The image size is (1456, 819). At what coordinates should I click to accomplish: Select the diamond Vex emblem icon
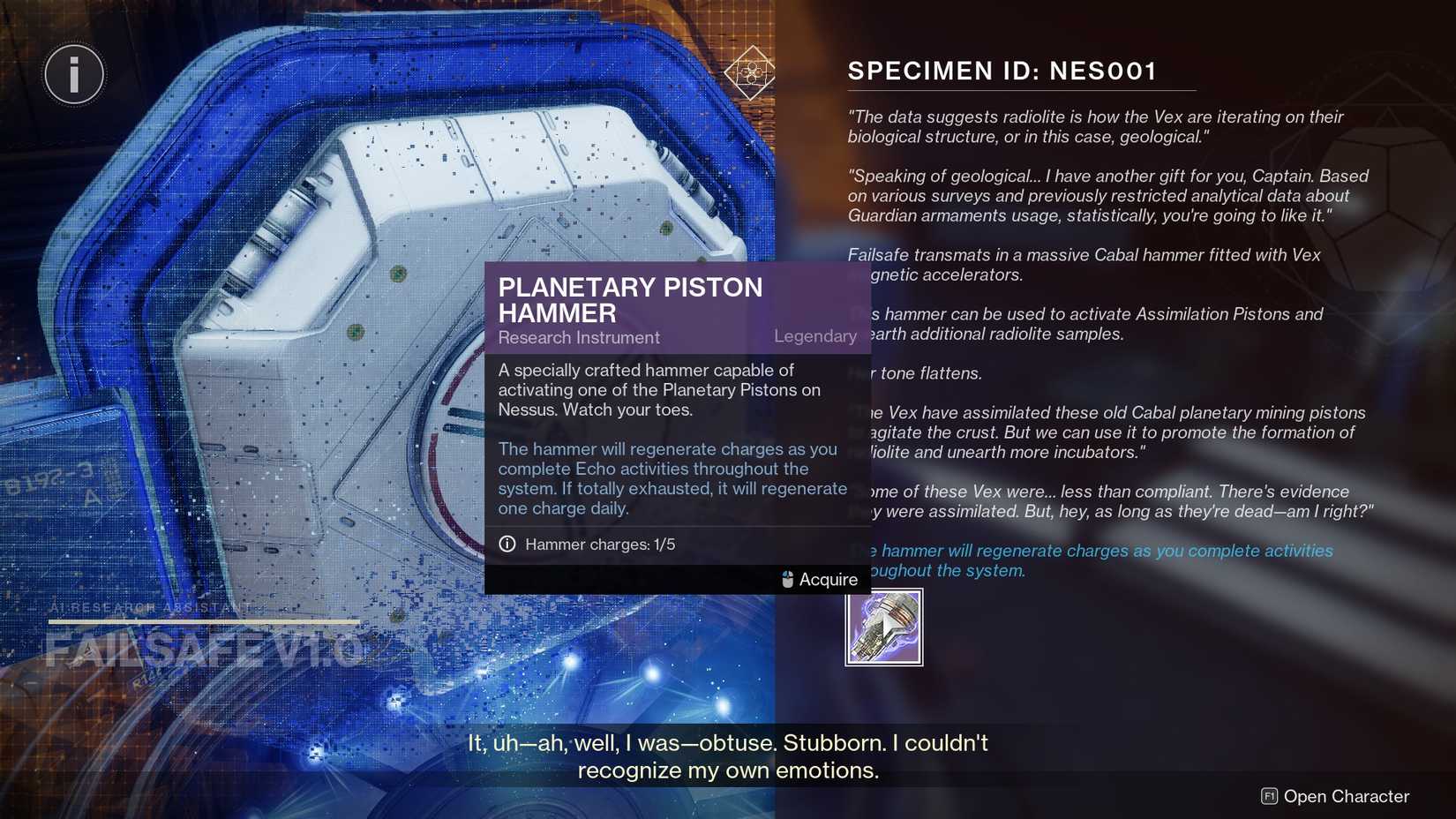point(751,74)
